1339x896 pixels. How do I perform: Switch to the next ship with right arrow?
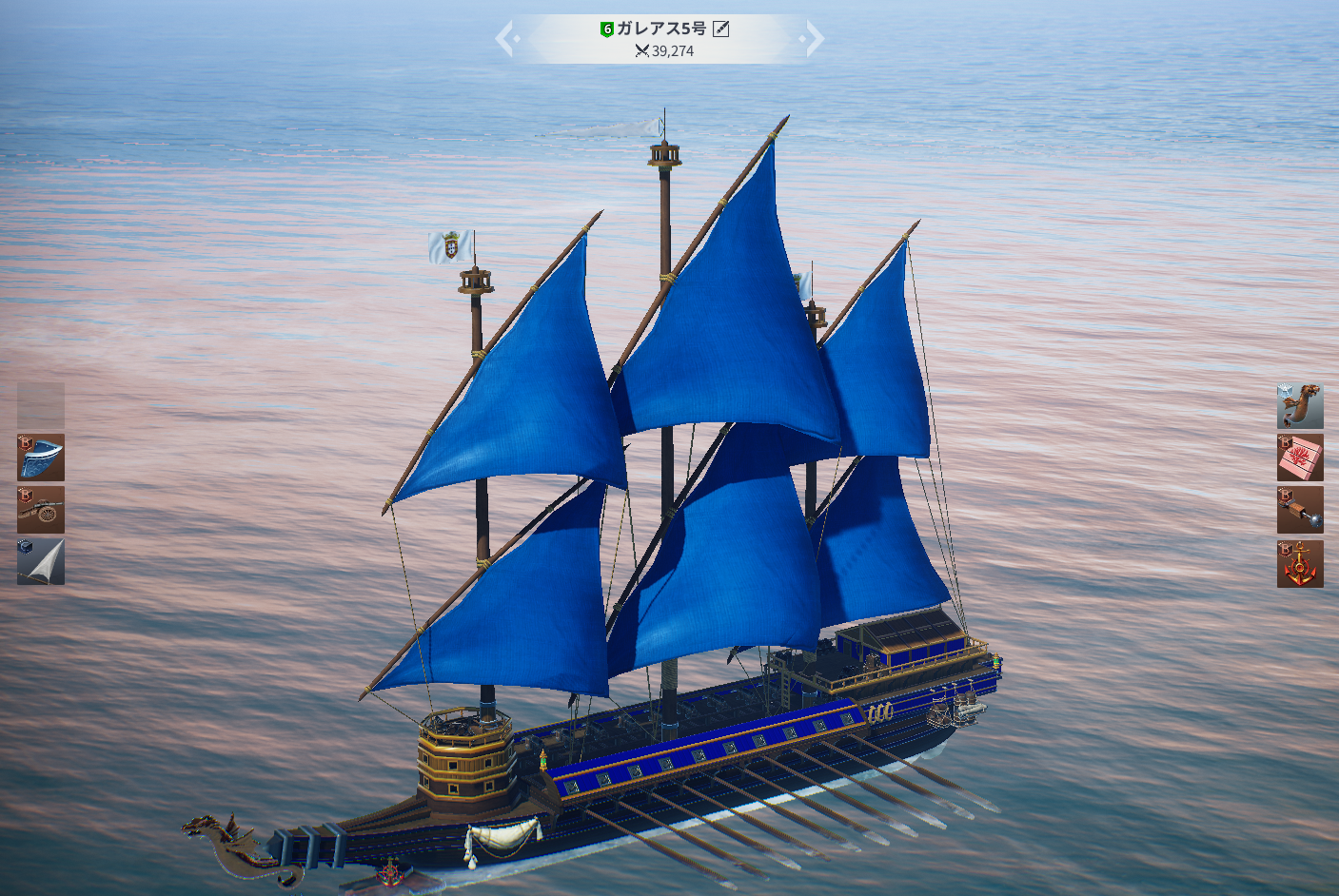click(x=814, y=39)
